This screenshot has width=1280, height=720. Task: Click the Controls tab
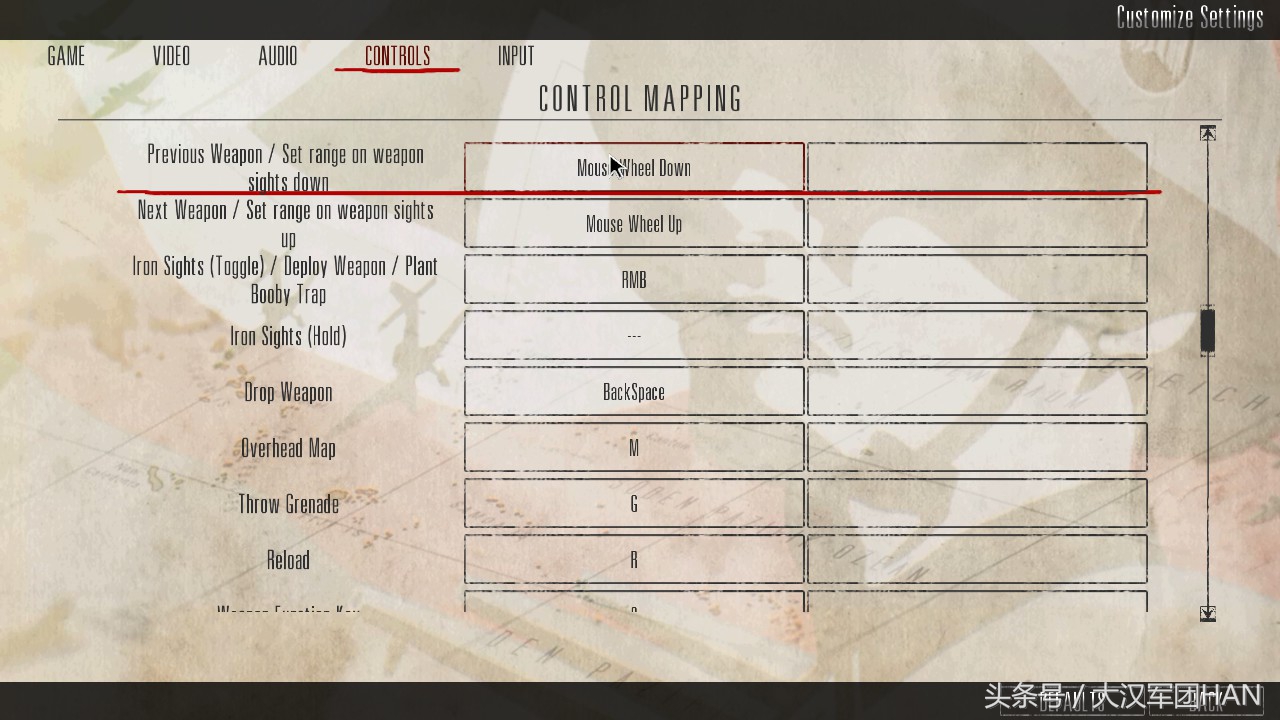pyautogui.click(x=397, y=56)
